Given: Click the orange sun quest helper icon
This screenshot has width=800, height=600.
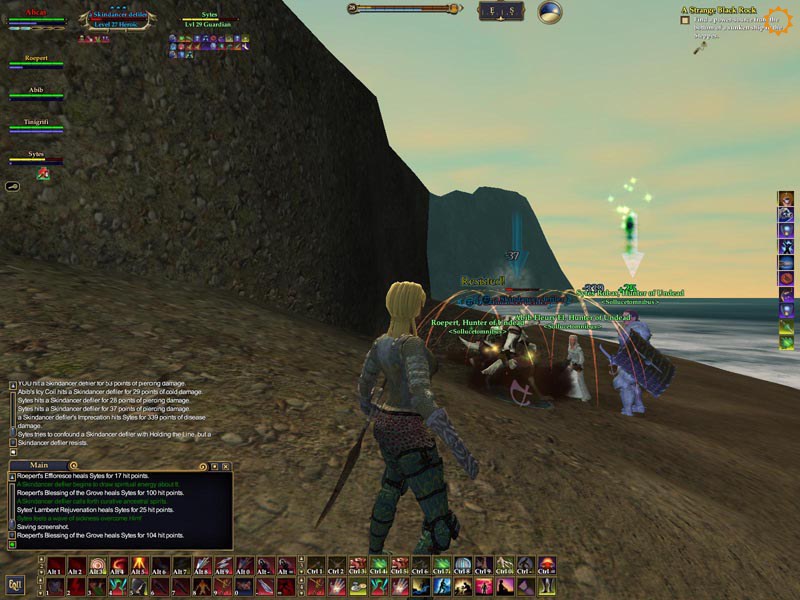Looking at the screenshot, I should pos(778,19).
